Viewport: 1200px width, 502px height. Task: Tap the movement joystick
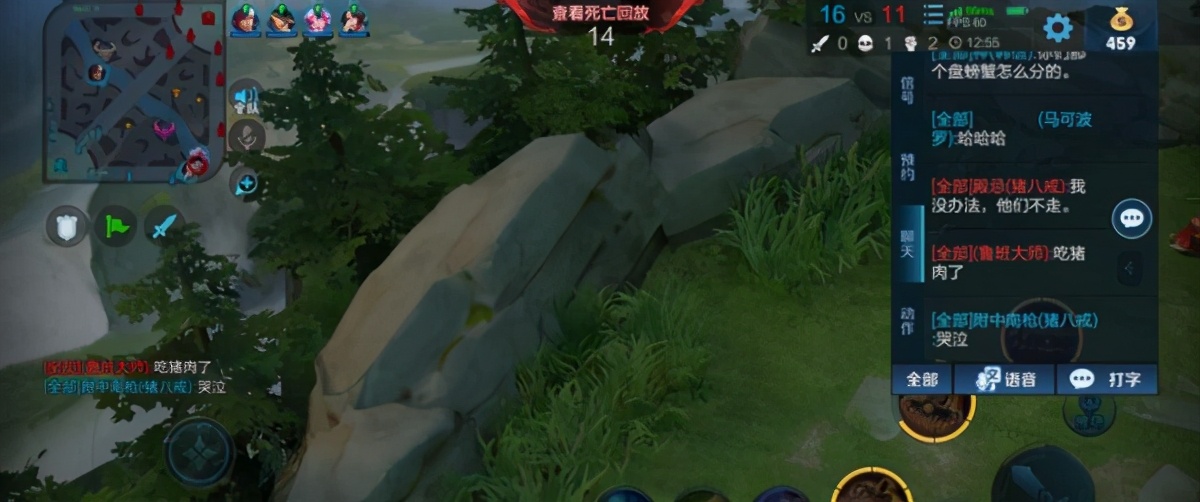coord(200,452)
